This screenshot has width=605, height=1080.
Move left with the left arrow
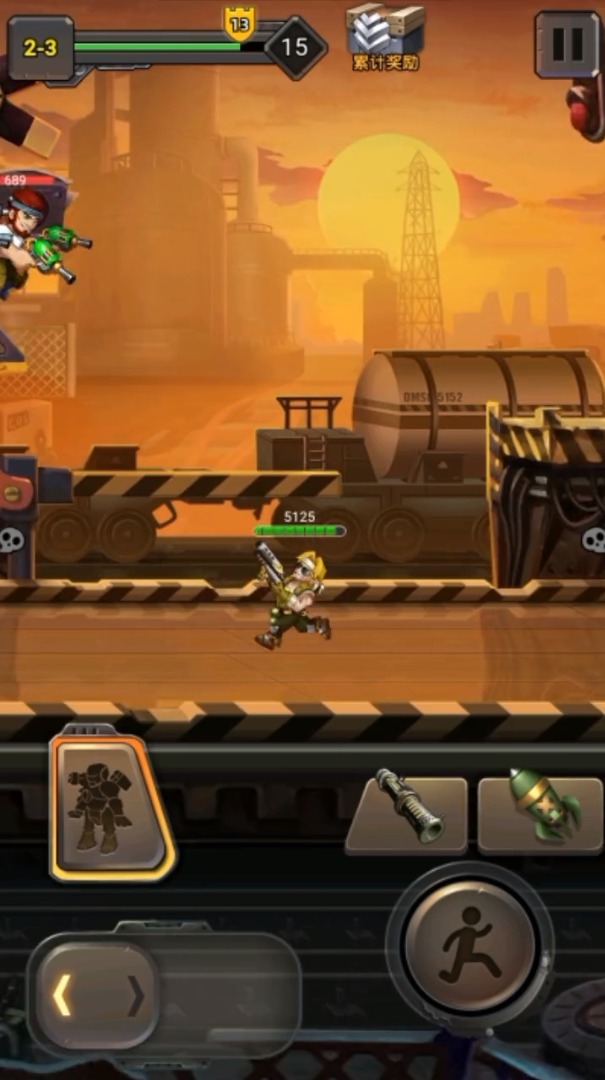pyautogui.click(x=64, y=995)
